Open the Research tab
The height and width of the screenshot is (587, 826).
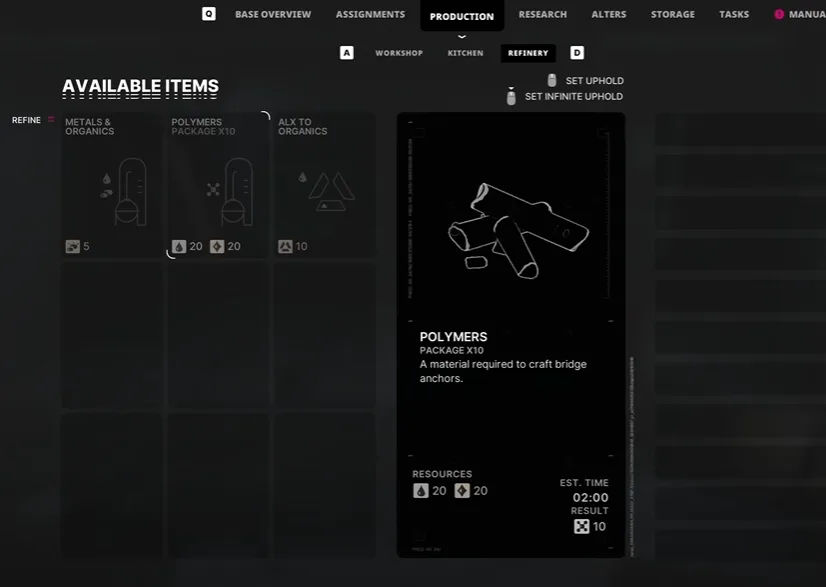(x=542, y=15)
